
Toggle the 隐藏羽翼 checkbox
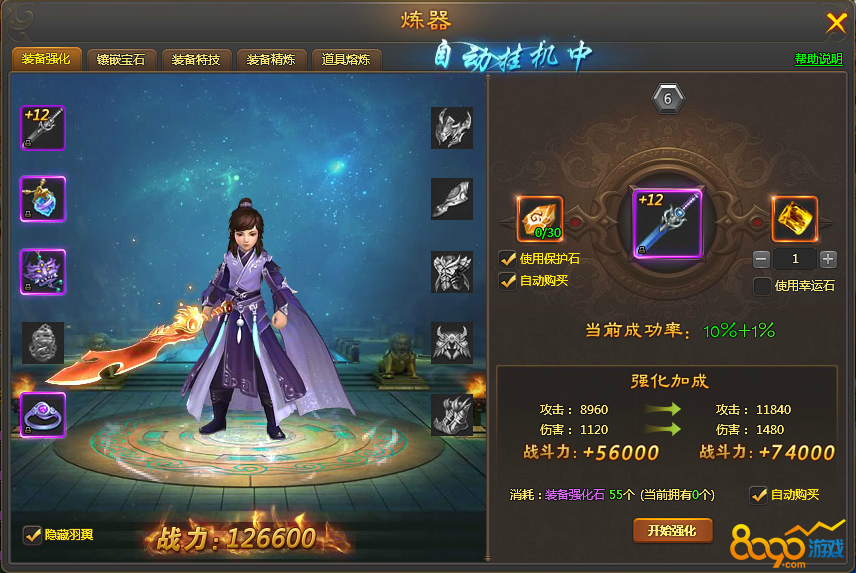pos(32,535)
